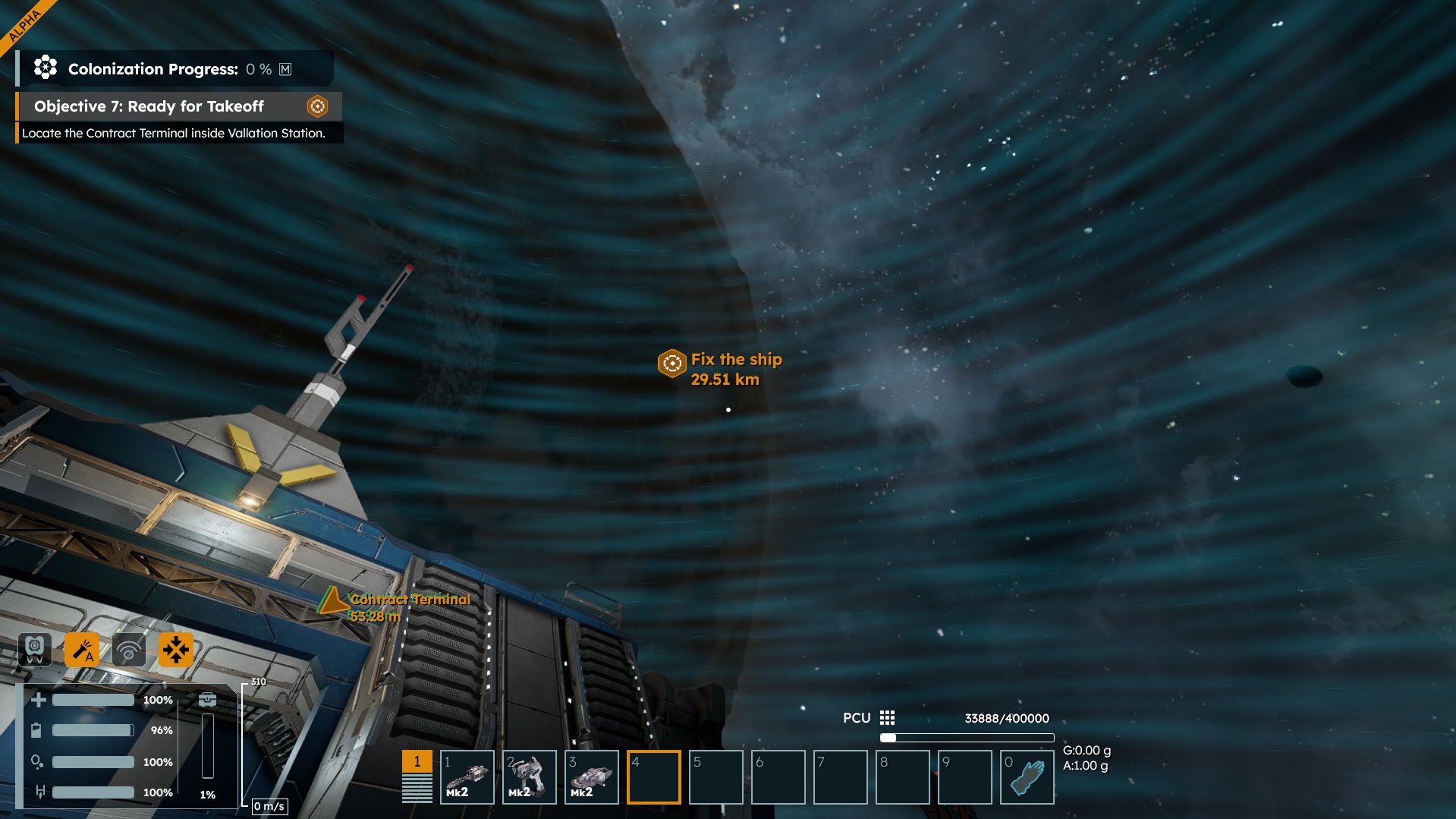
Task: Open the toolbox inventory icon
Action: coord(207,699)
